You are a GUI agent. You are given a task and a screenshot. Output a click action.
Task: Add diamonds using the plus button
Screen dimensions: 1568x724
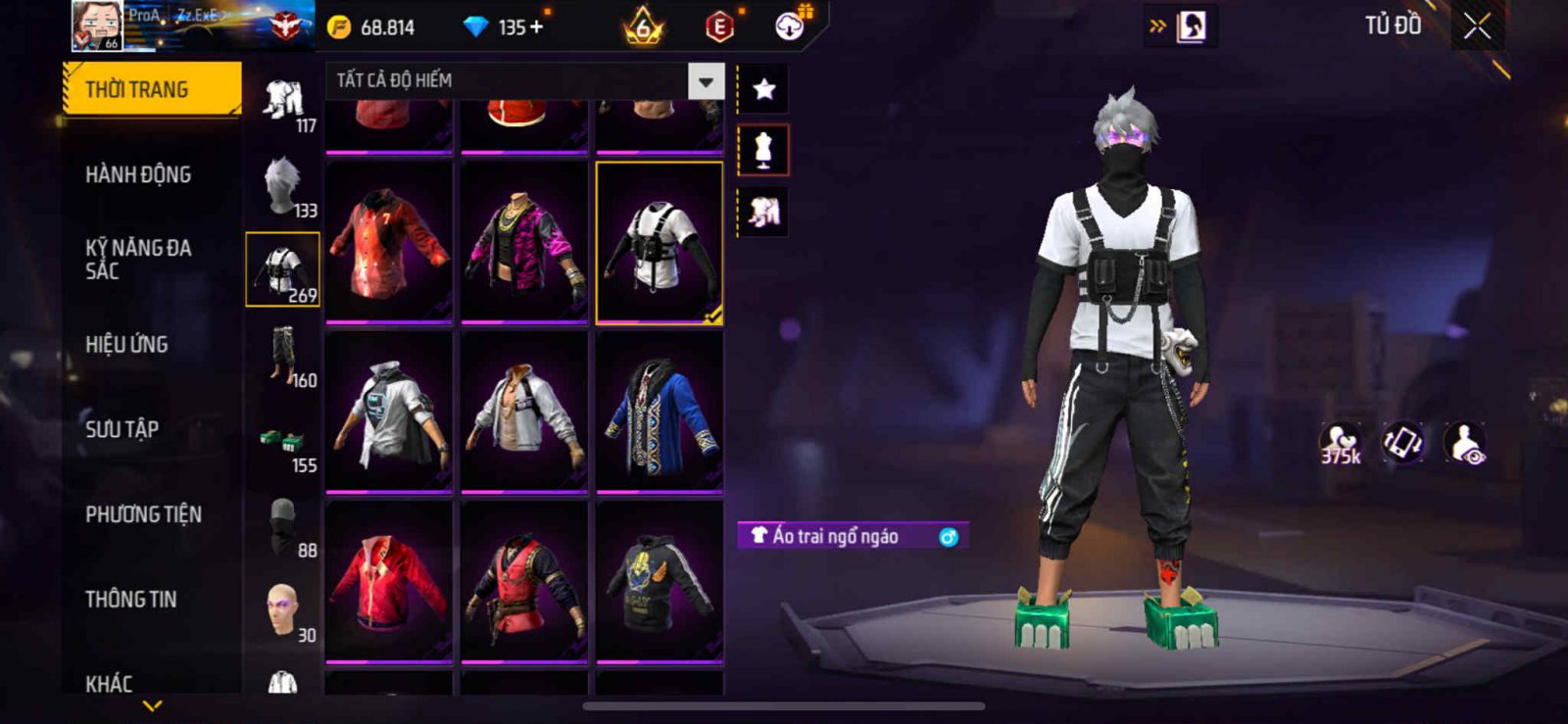tap(535, 27)
